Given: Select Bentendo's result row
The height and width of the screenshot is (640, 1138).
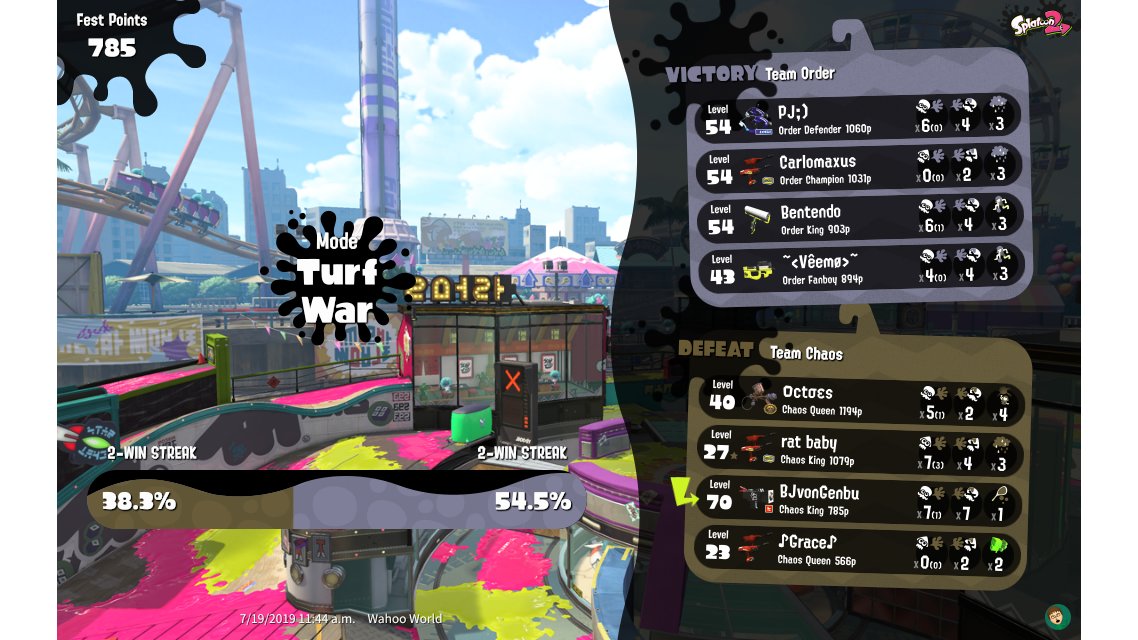Looking at the screenshot, I should click(x=858, y=219).
